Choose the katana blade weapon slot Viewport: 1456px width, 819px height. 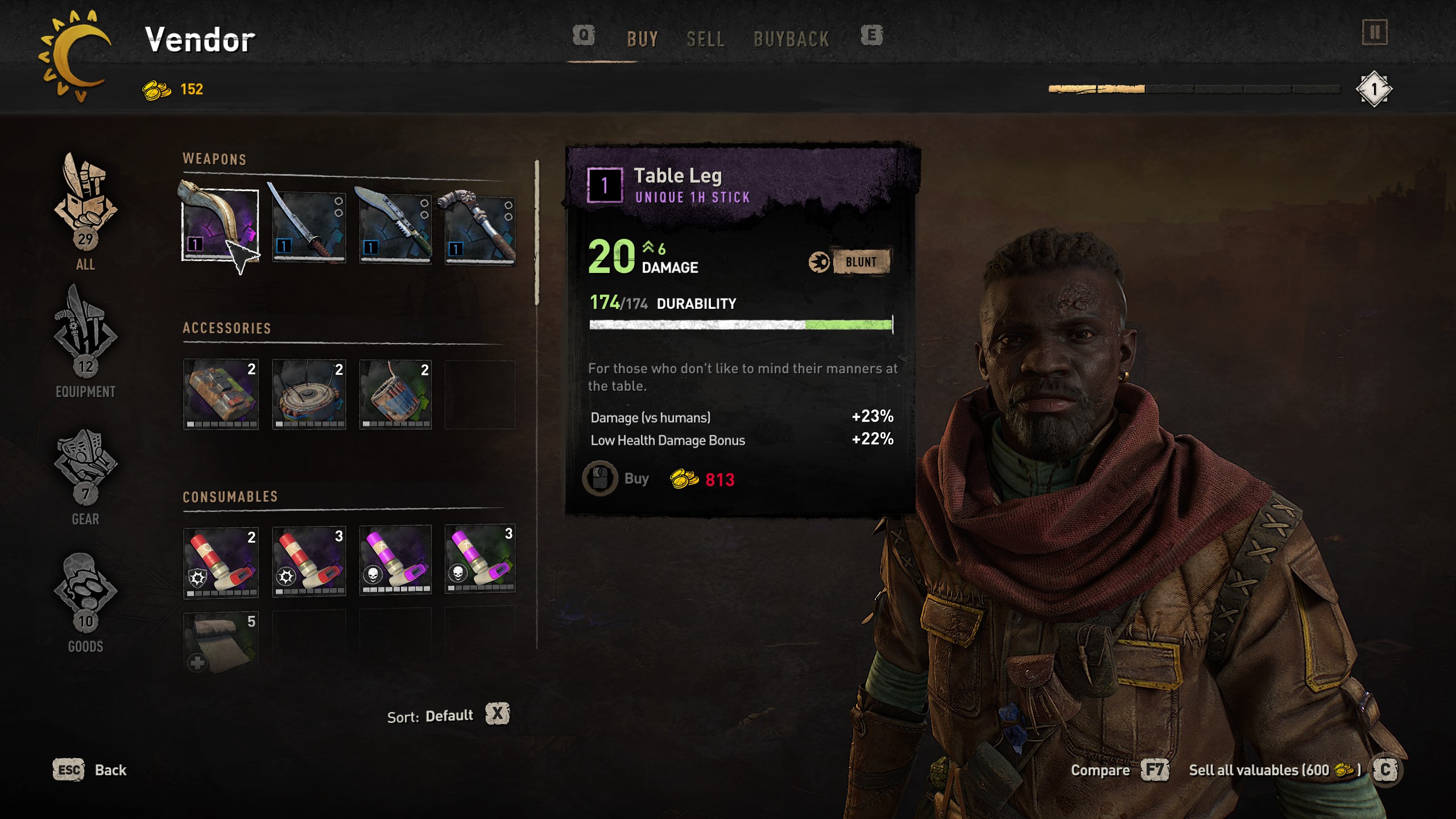pyautogui.click(x=309, y=226)
